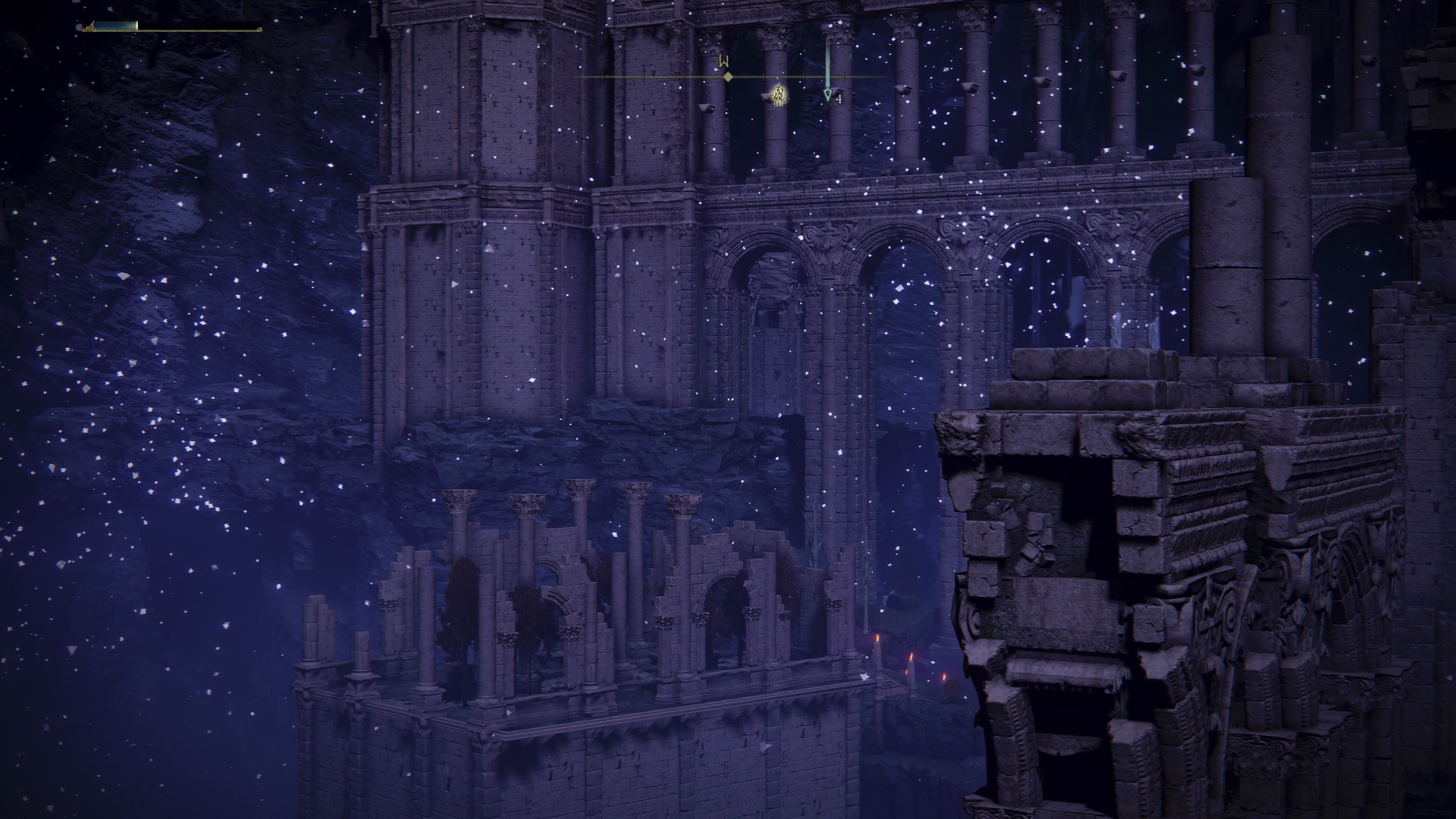Select the teal beacon marker numbered 4
The height and width of the screenshot is (819, 1456).
pos(827,96)
